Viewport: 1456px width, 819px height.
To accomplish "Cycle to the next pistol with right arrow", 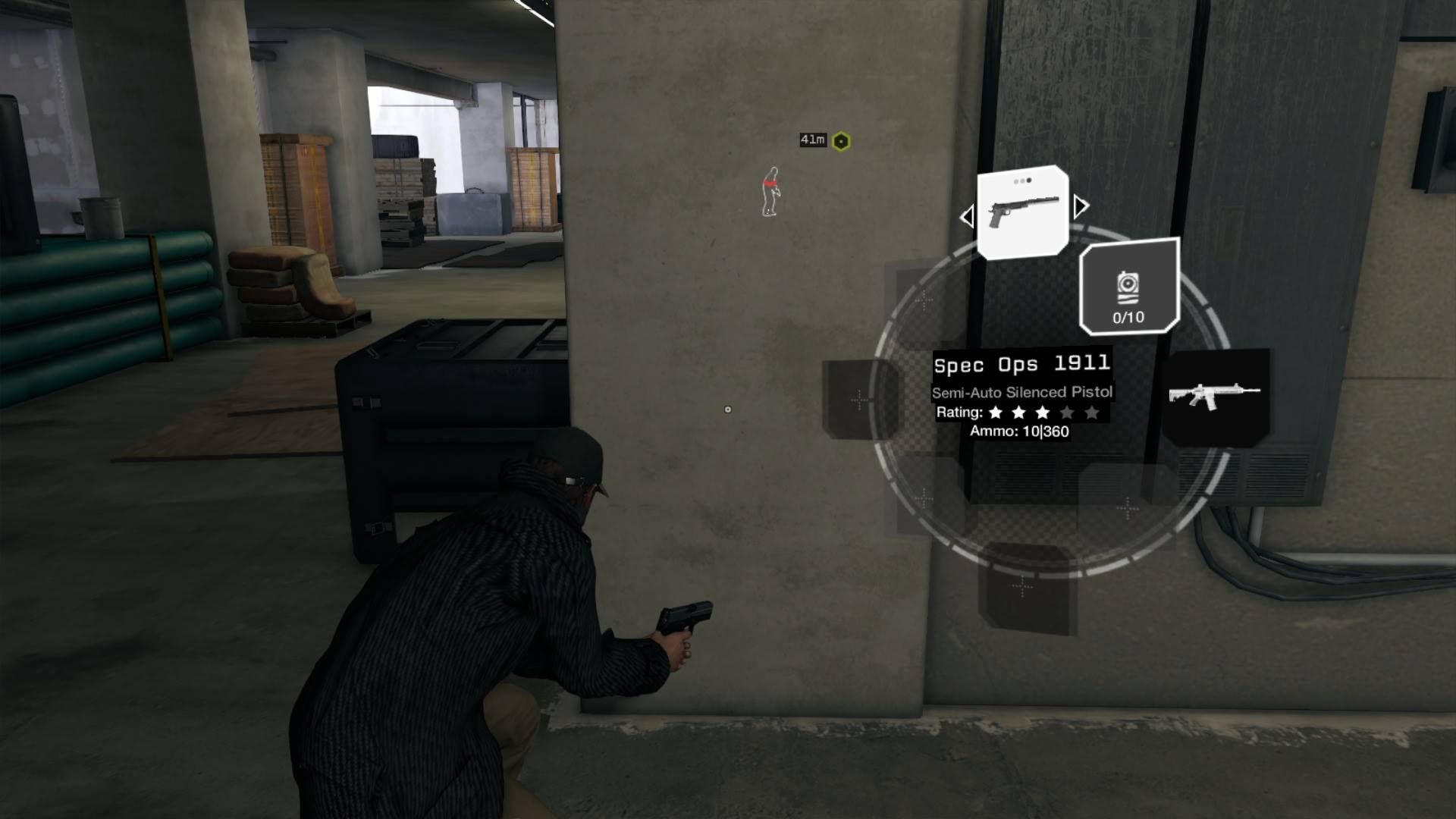I will (x=1081, y=206).
